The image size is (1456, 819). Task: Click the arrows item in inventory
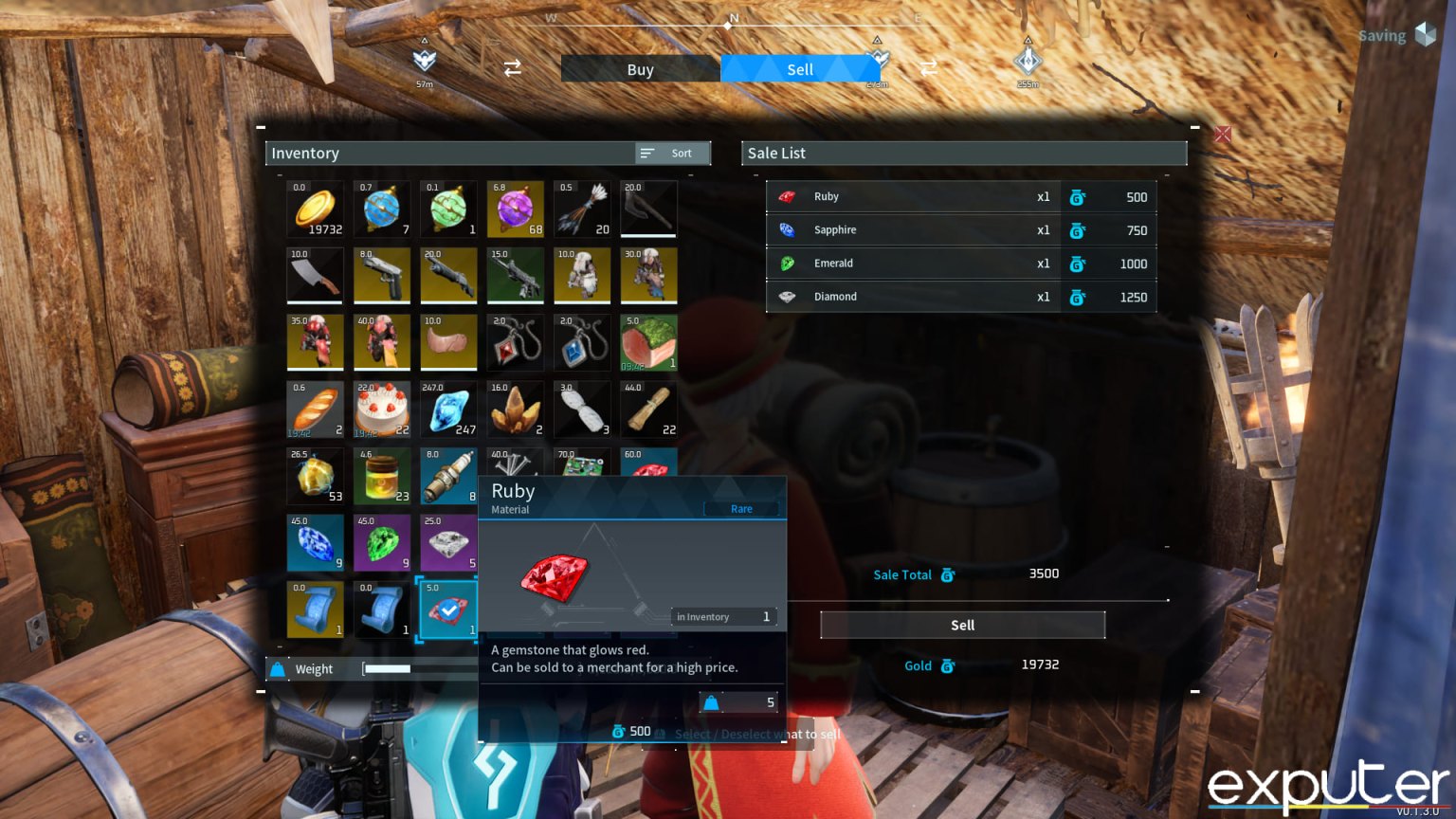tap(582, 209)
